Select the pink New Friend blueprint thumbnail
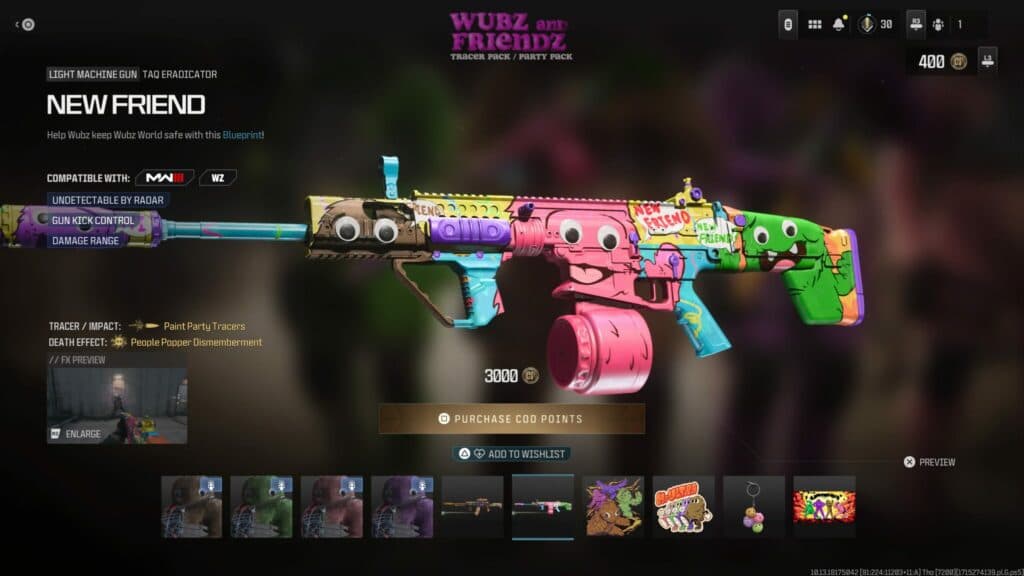The image size is (1024, 576). pos(543,506)
